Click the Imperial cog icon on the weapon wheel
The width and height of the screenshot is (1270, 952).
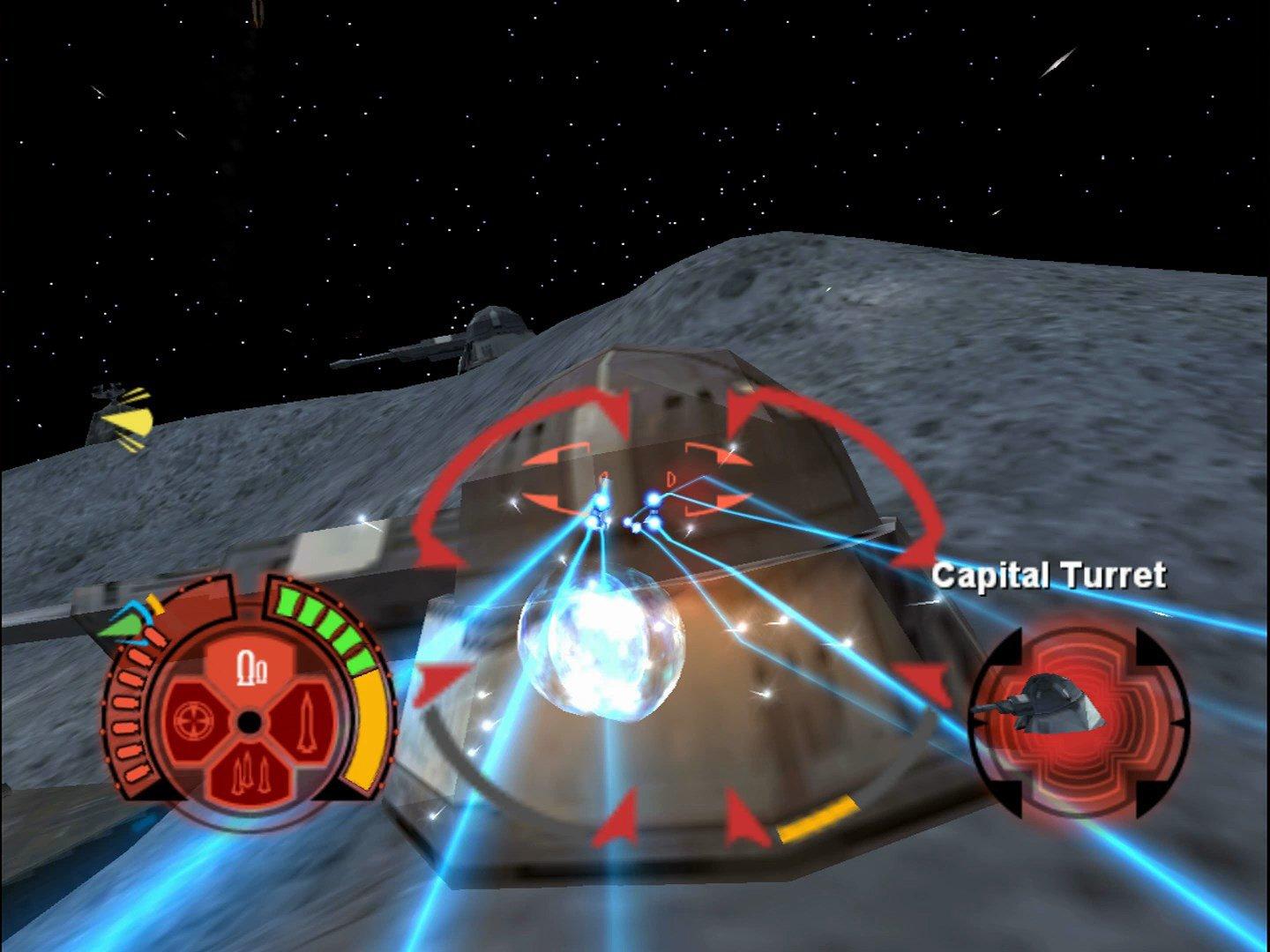[x=194, y=722]
